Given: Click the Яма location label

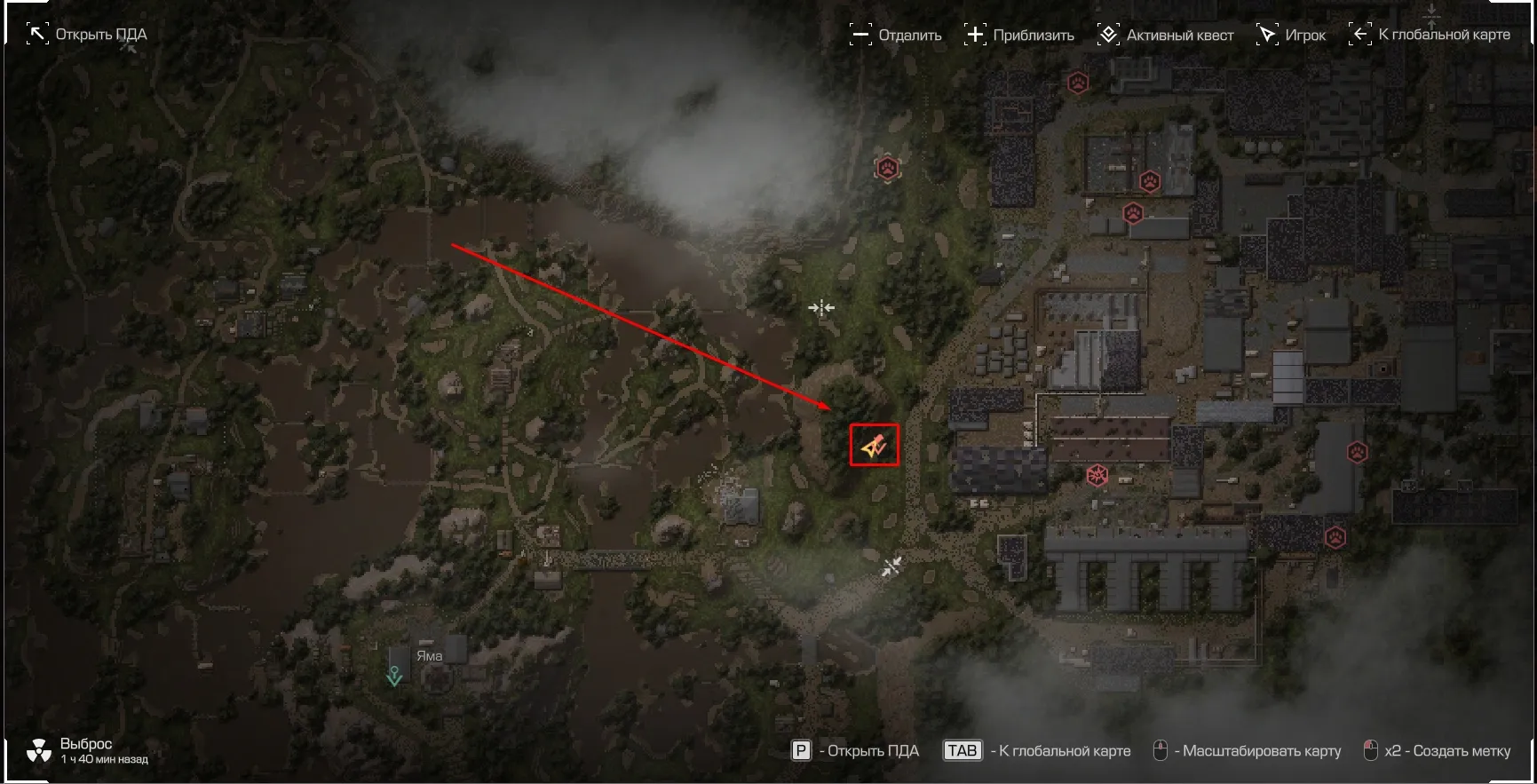Looking at the screenshot, I should [429, 656].
